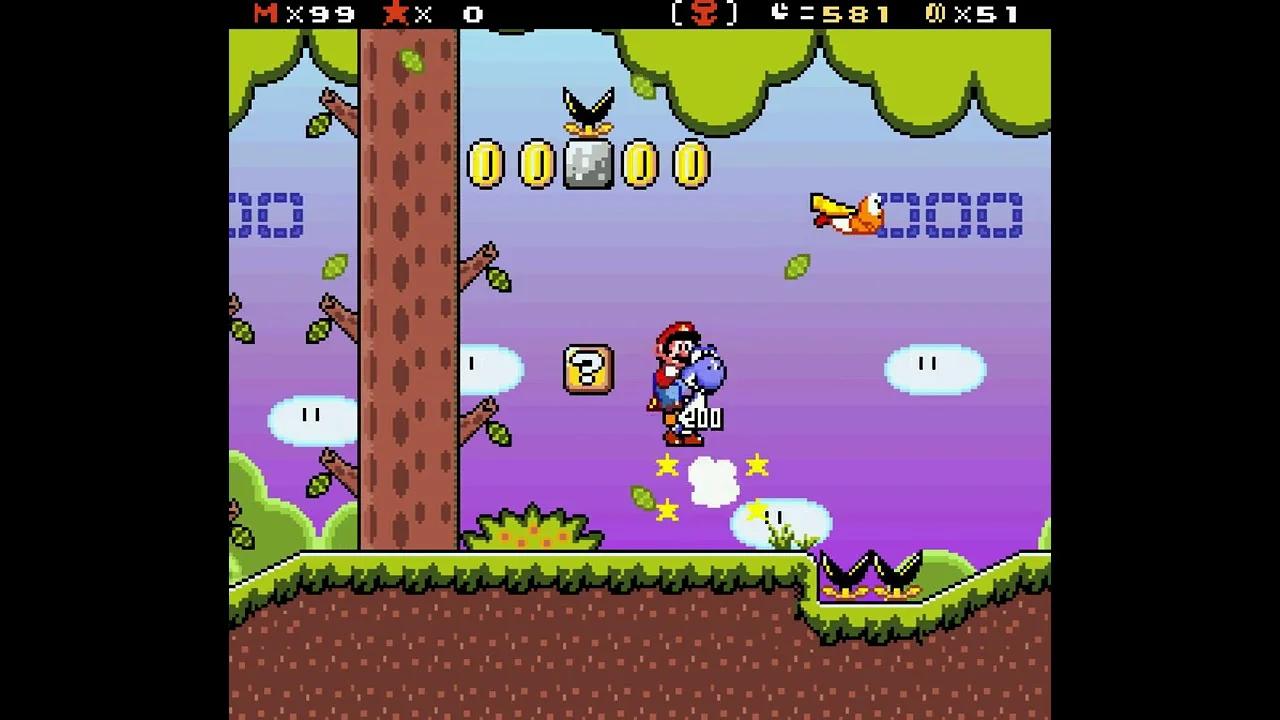1280x720 pixels.
Task: Click the orange flying bird enemy
Action: tap(850, 213)
